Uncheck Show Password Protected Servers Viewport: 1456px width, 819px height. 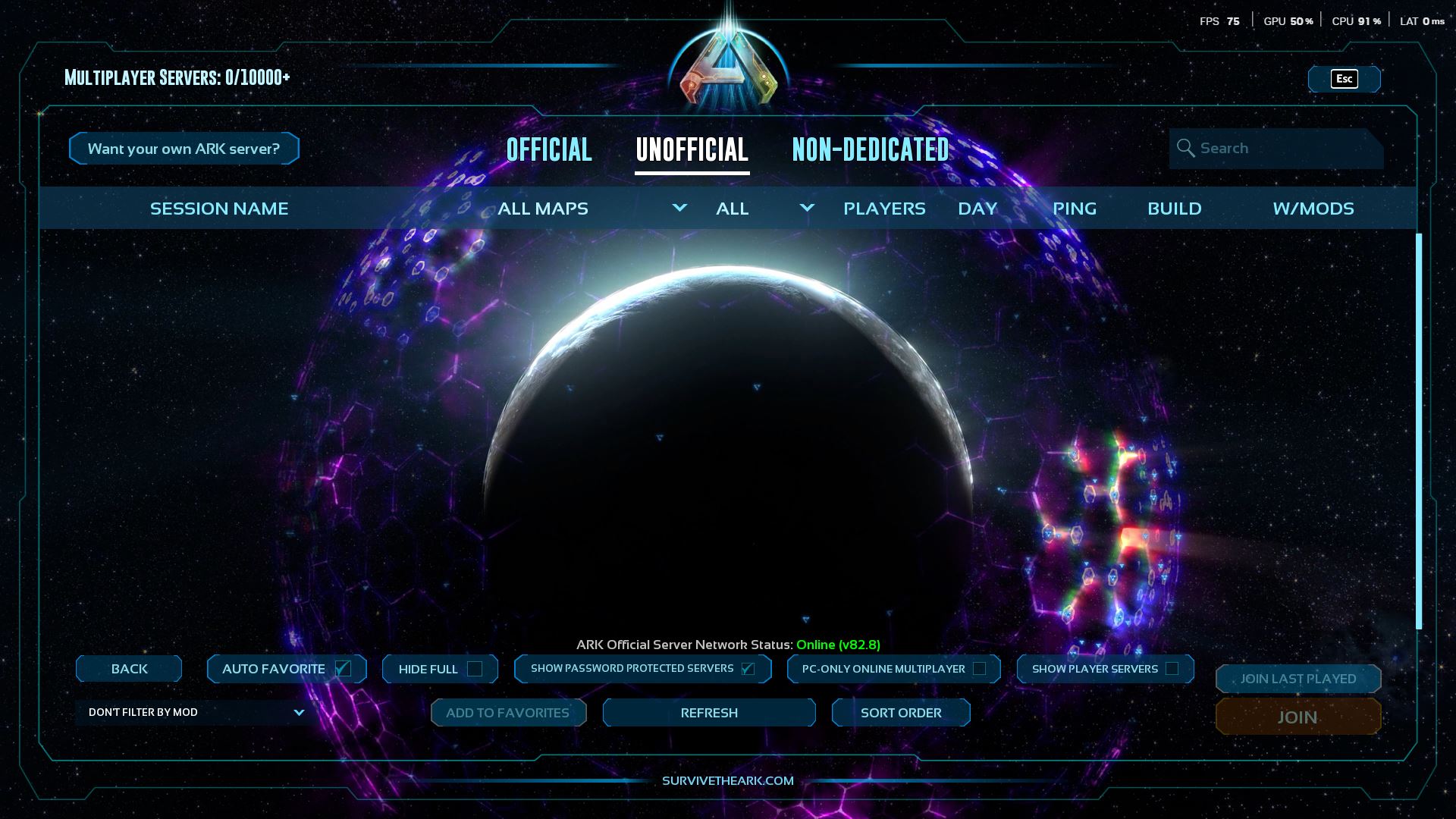[x=748, y=669]
